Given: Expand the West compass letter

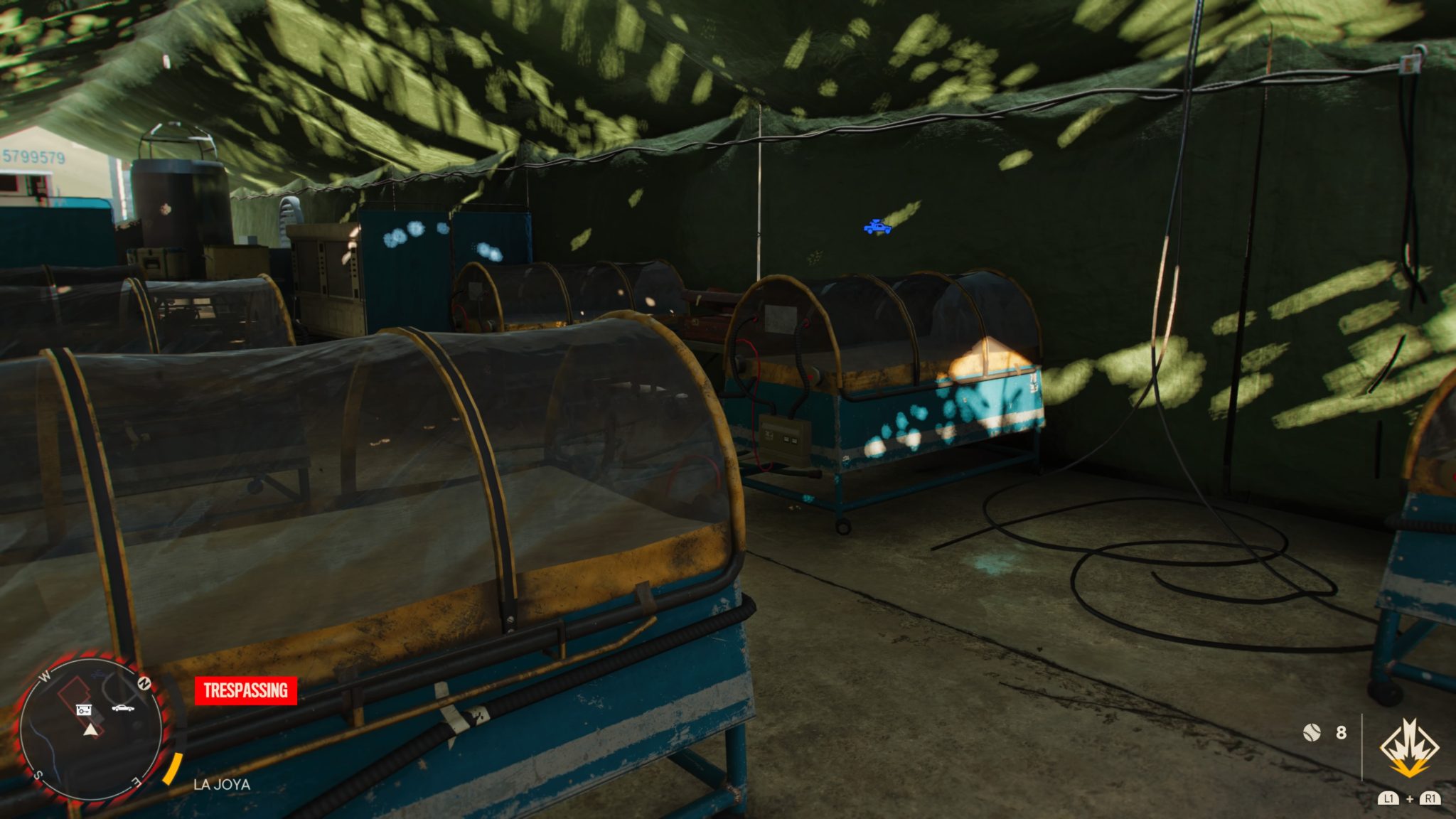Looking at the screenshot, I should tap(43, 676).
